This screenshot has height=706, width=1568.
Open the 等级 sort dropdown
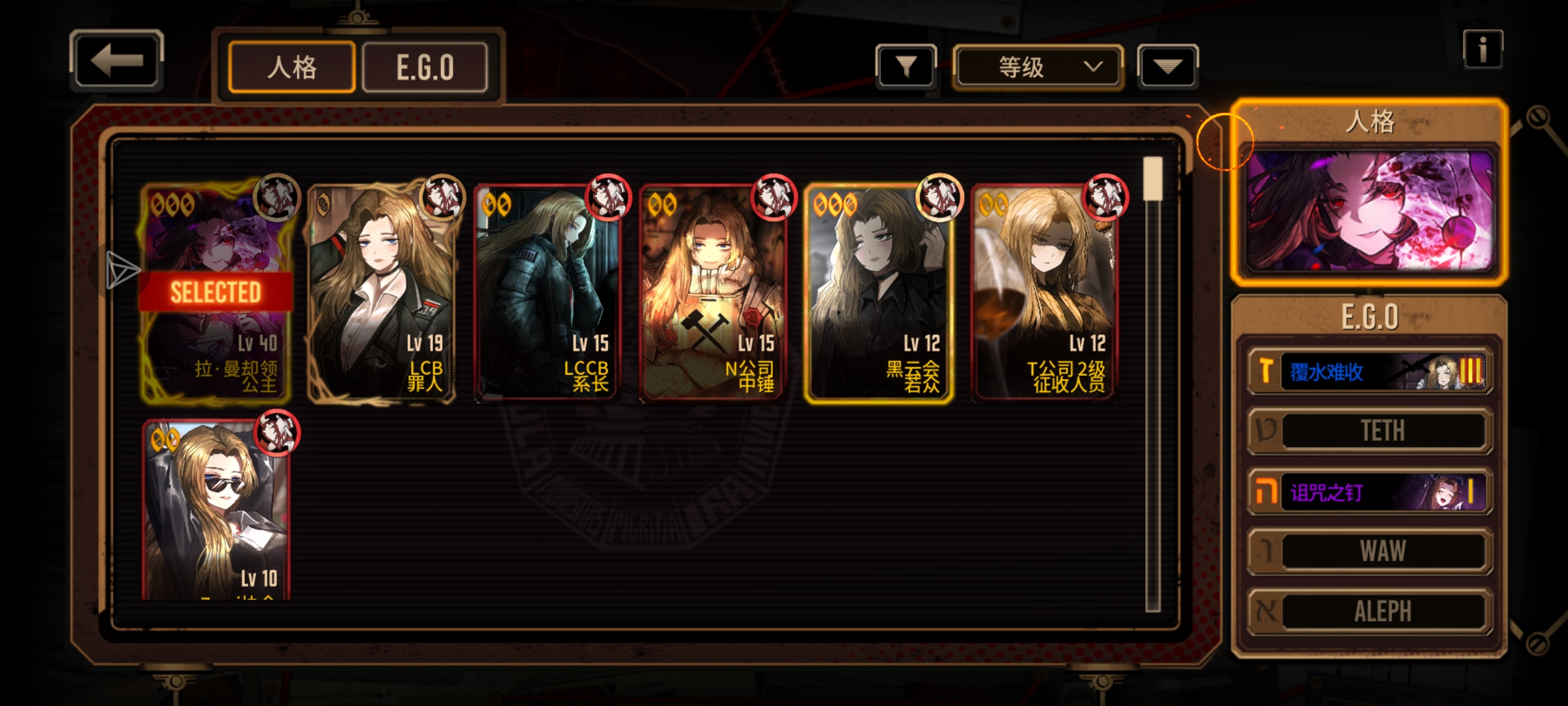[1037, 67]
